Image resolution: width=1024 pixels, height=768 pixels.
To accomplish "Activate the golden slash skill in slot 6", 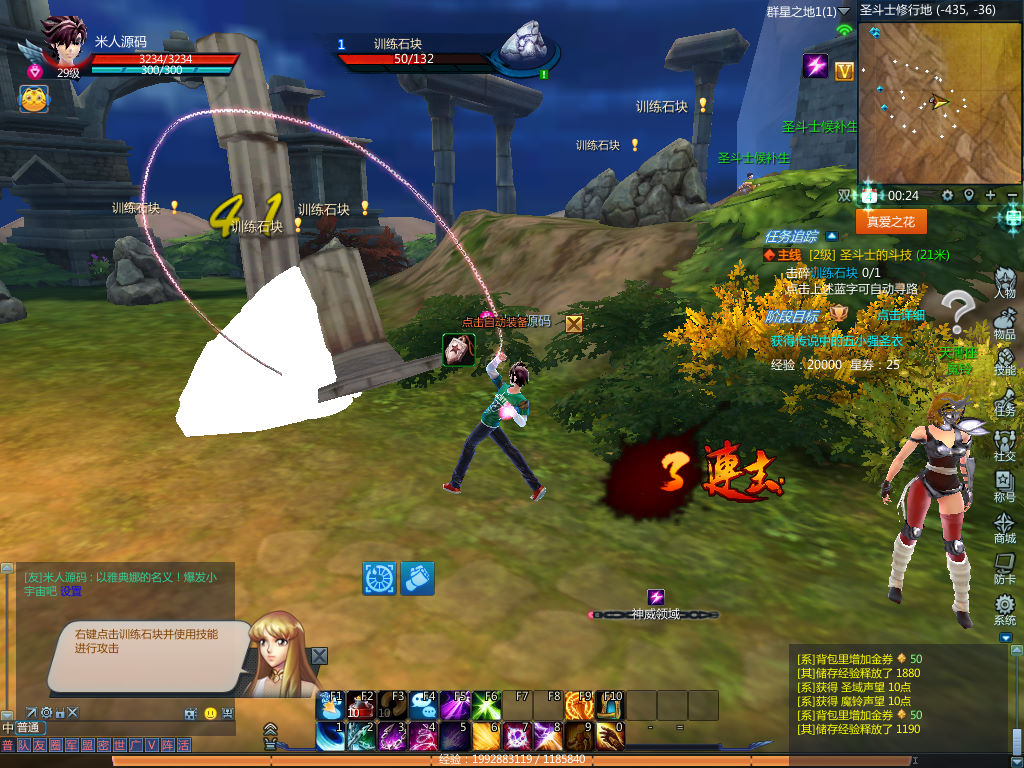I will (486, 737).
